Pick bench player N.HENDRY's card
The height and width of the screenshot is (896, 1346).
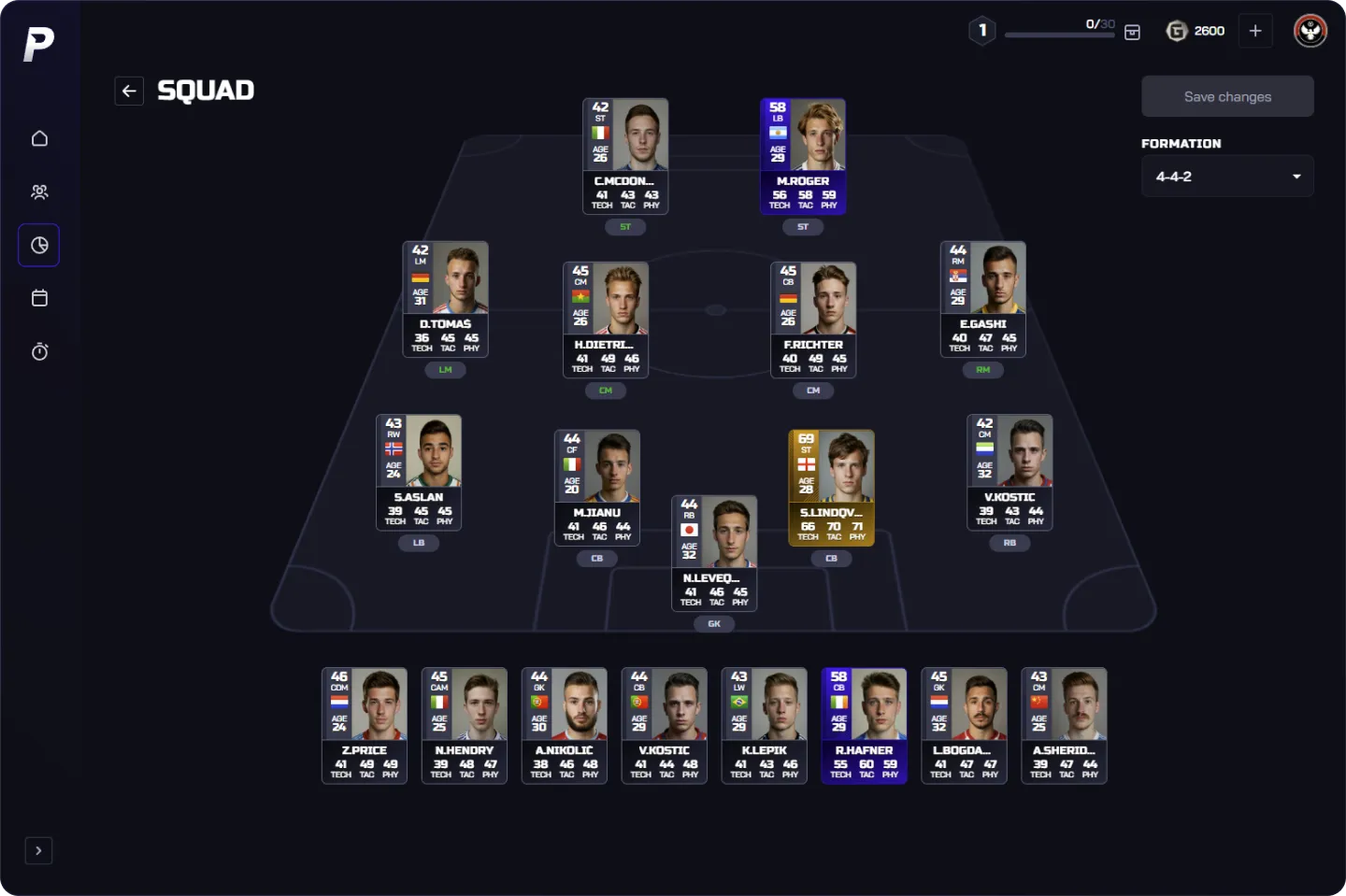[x=465, y=725]
